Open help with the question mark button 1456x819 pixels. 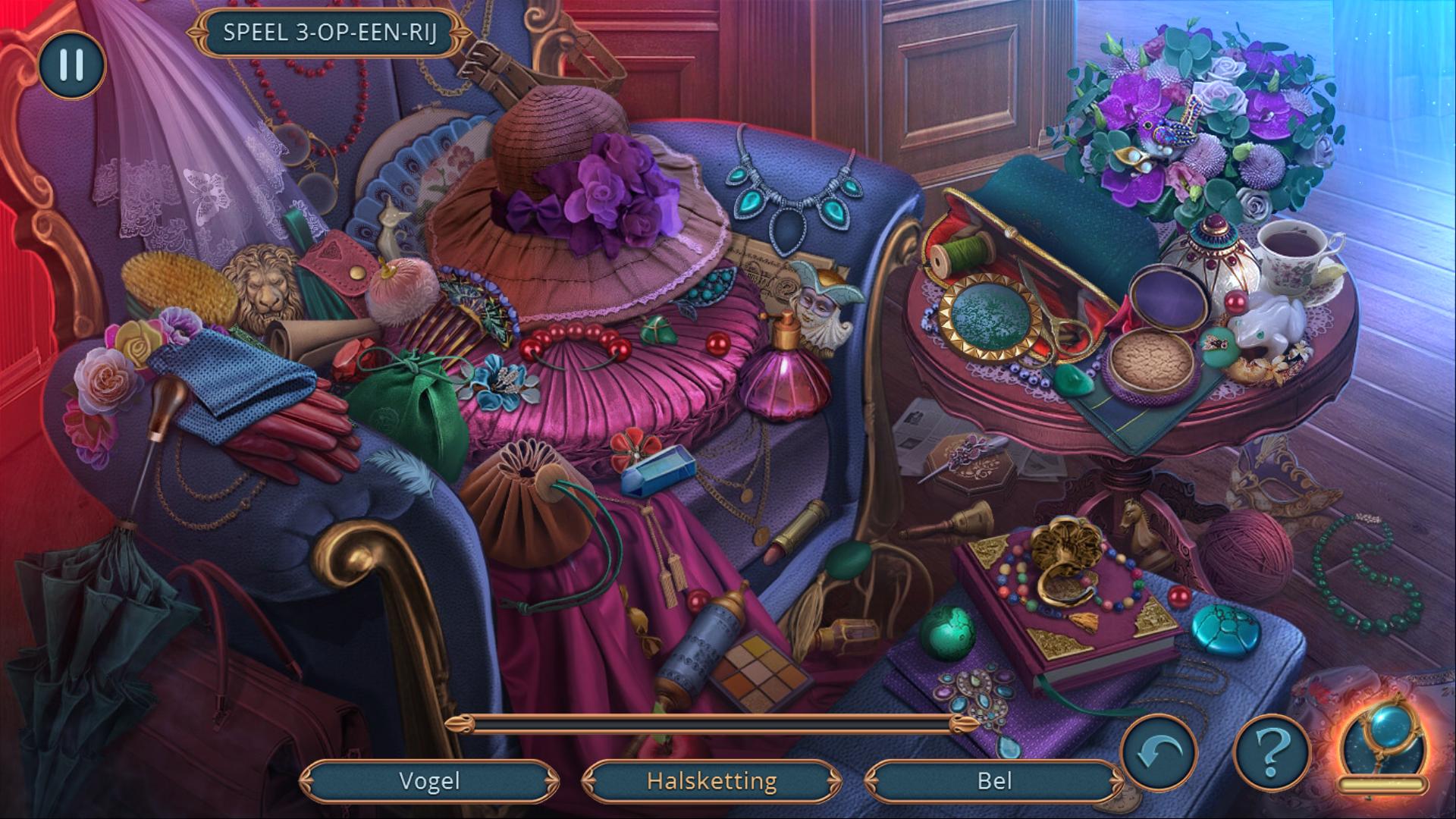(x=1272, y=752)
